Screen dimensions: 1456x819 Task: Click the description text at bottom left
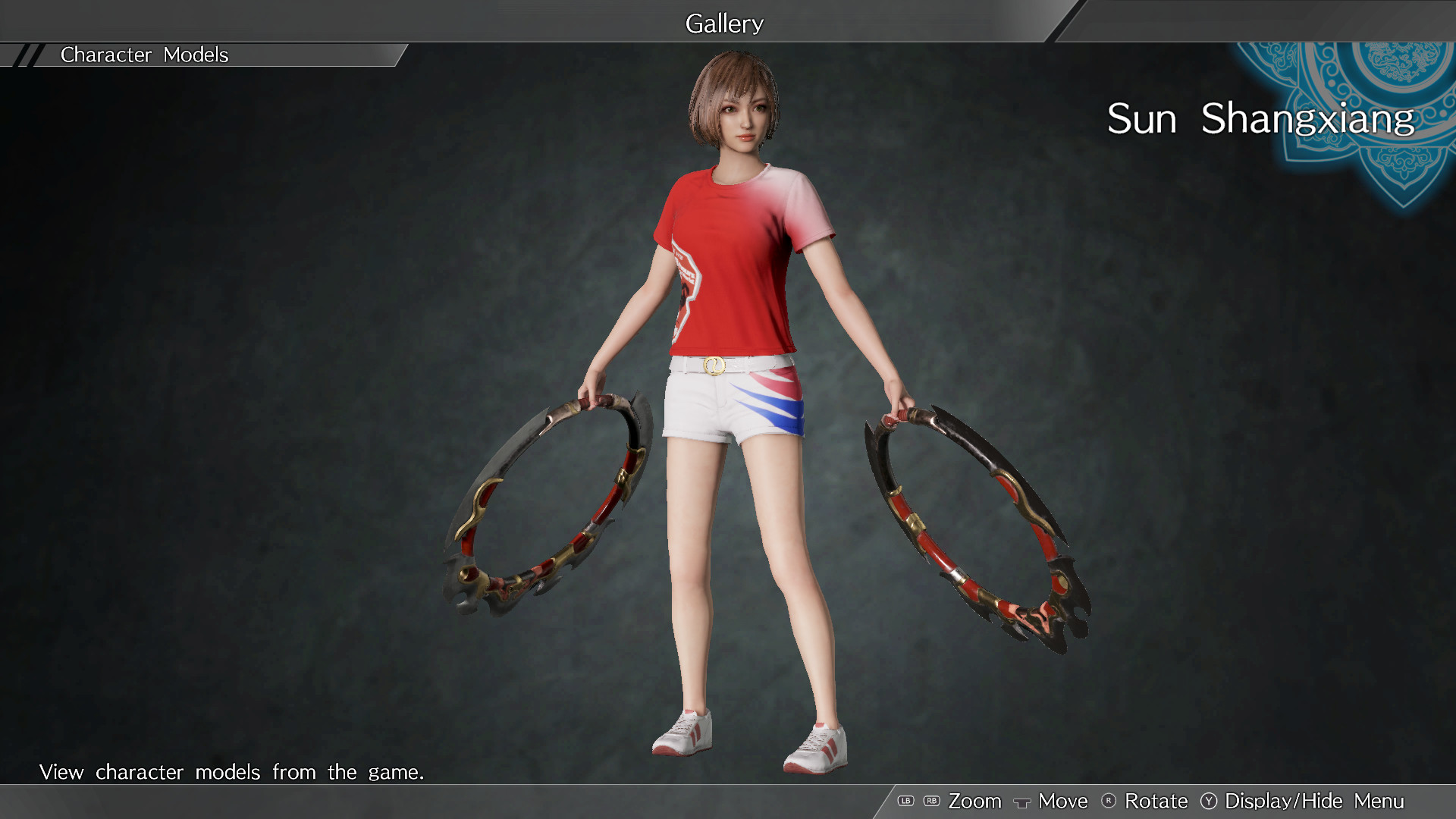click(232, 772)
